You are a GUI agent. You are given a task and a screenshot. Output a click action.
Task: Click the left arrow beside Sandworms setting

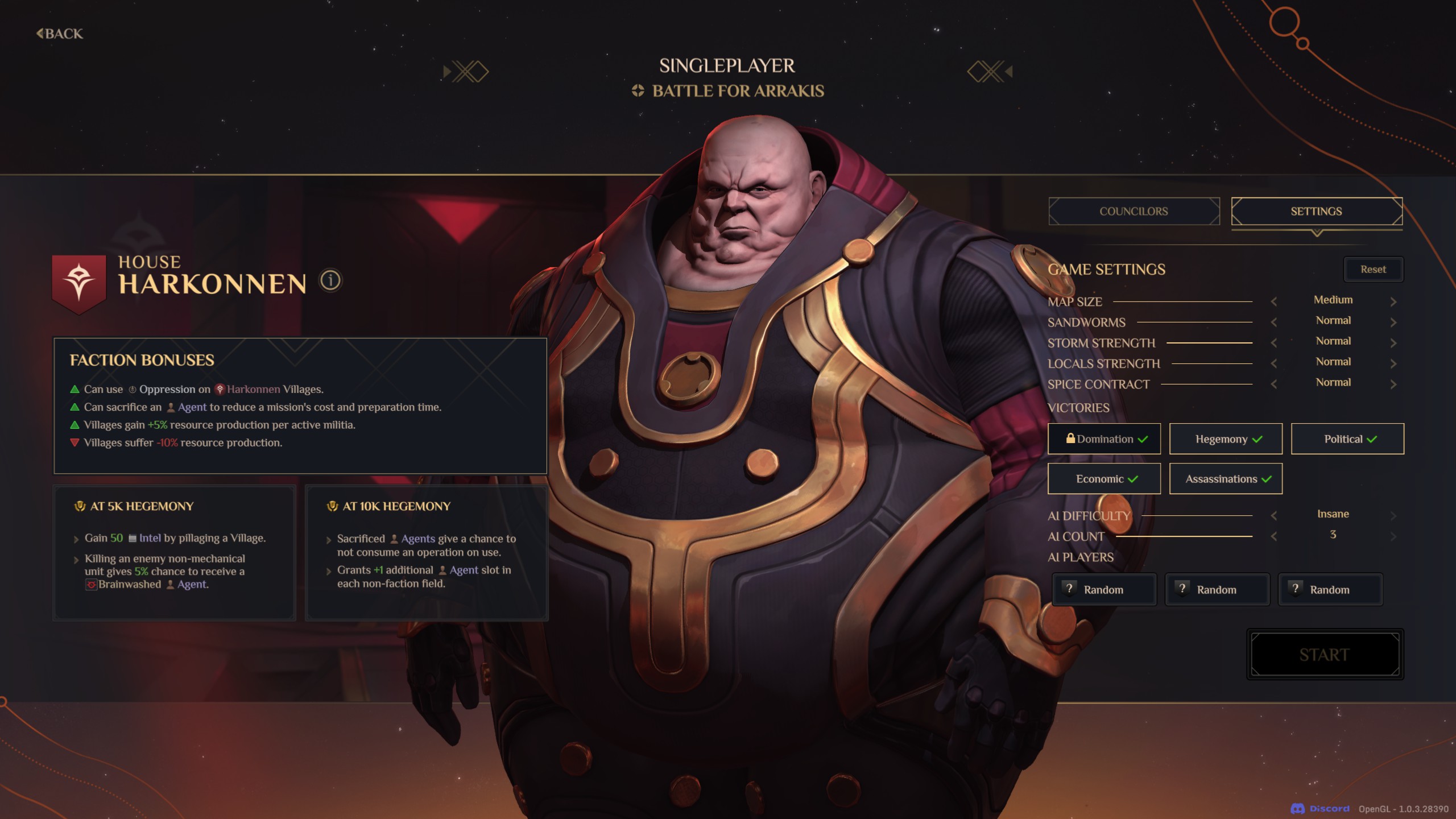click(x=1273, y=321)
